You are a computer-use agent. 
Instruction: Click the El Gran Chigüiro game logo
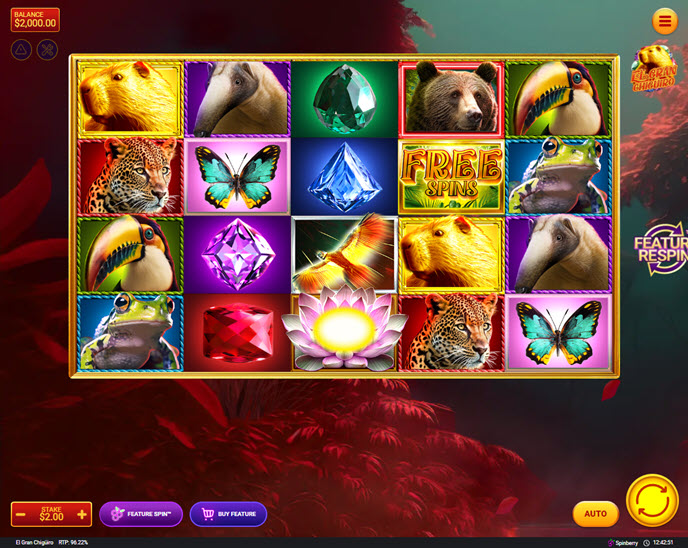(654, 69)
